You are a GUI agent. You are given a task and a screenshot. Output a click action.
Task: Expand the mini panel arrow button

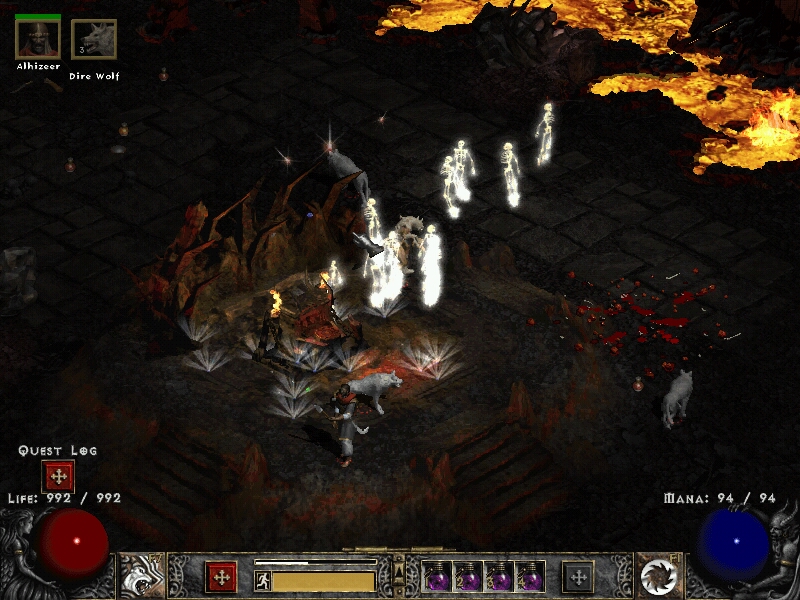pyautogui.click(x=399, y=571)
